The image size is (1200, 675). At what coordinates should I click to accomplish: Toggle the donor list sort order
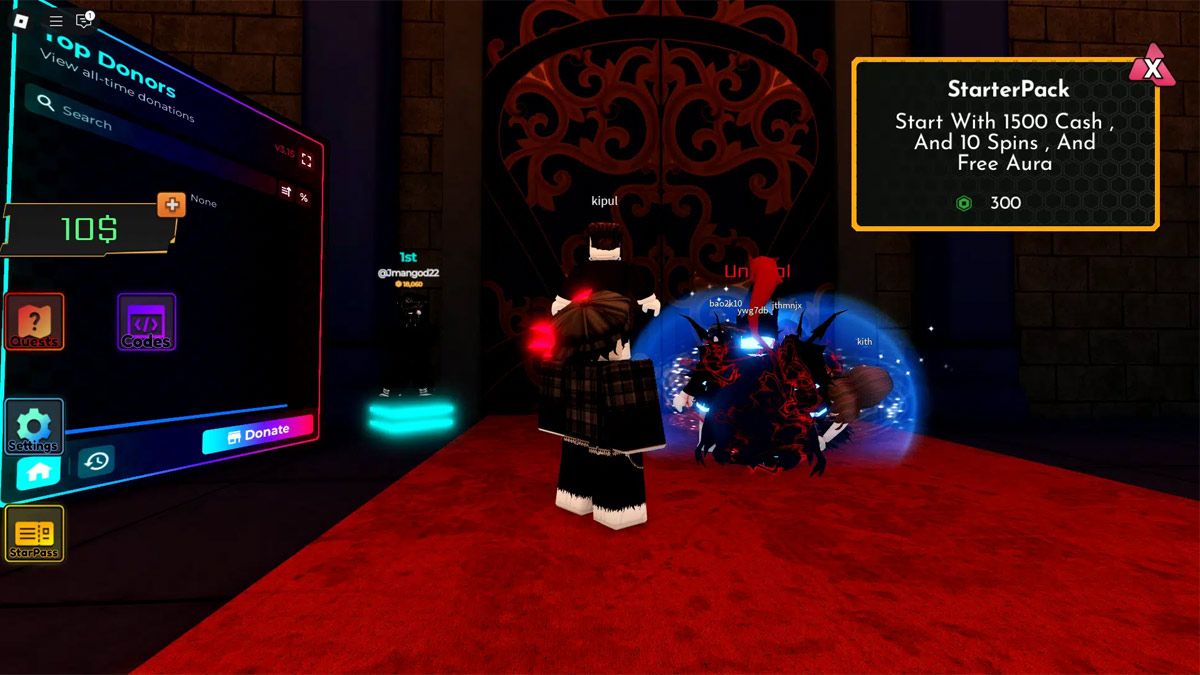[x=286, y=191]
